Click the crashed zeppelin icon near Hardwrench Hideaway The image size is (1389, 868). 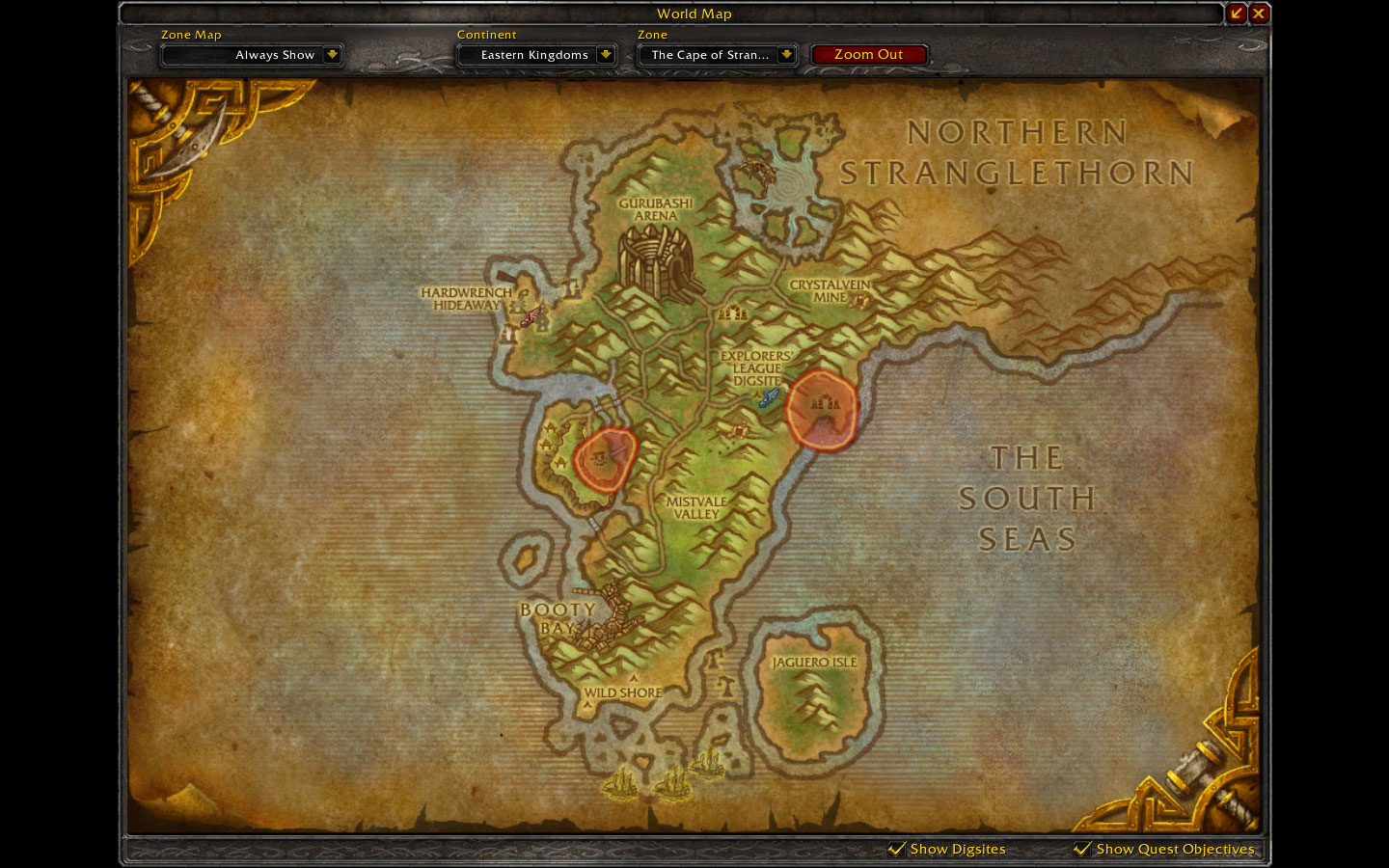point(530,315)
